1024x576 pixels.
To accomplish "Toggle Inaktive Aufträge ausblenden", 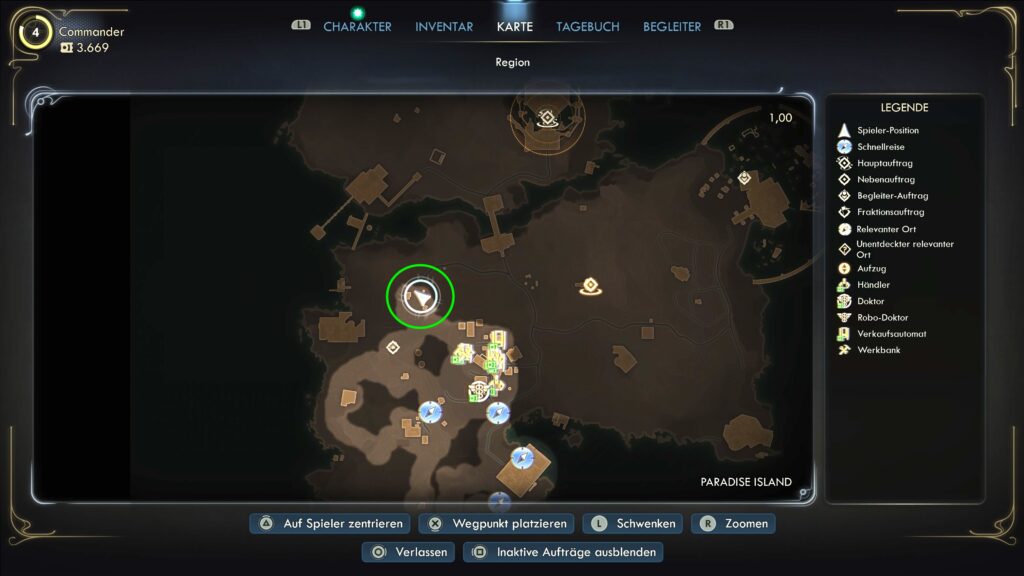I will pos(564,552).
